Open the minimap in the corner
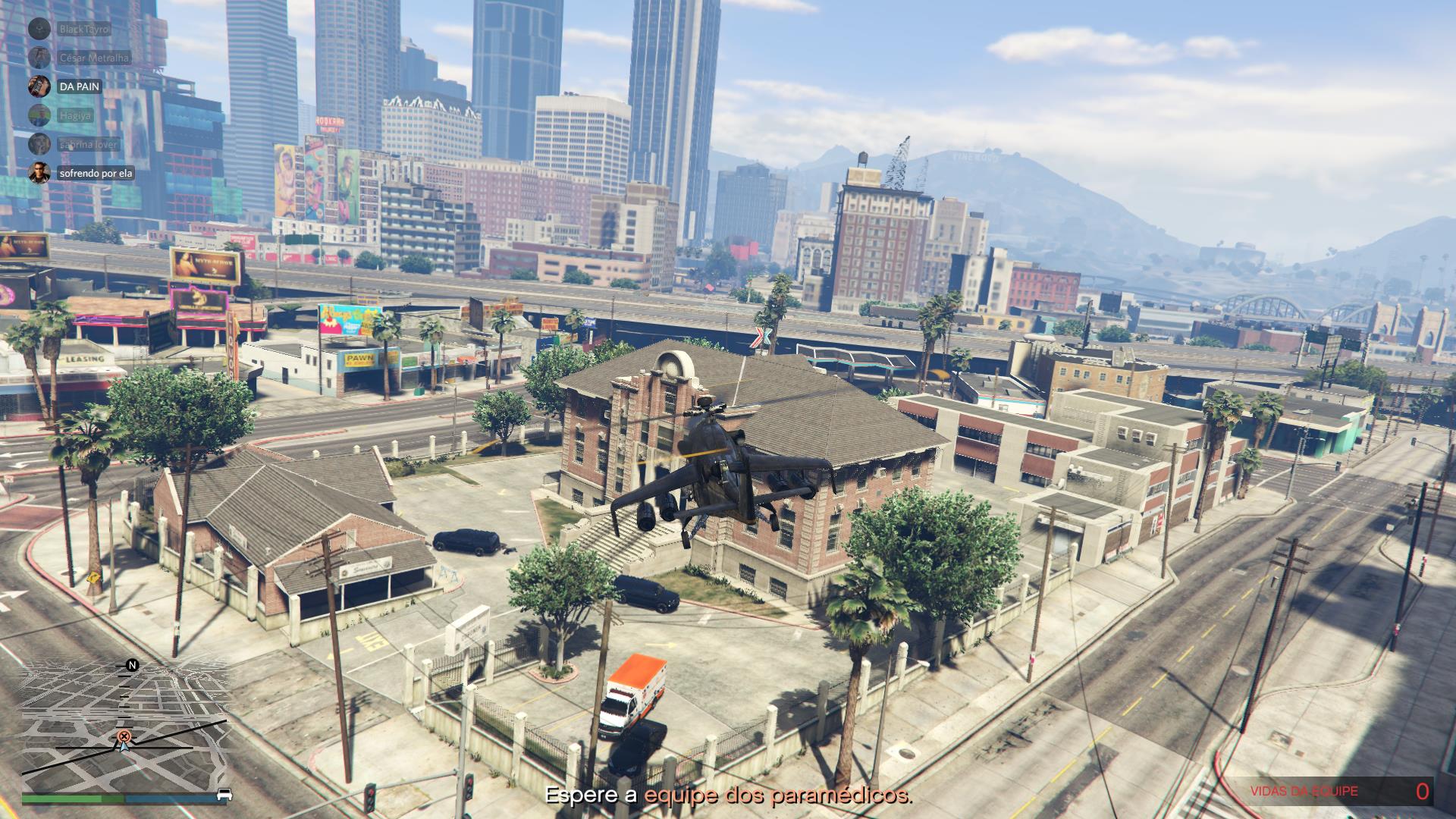The width and height of the screenshot is (1456, 819). click(125, 728)
